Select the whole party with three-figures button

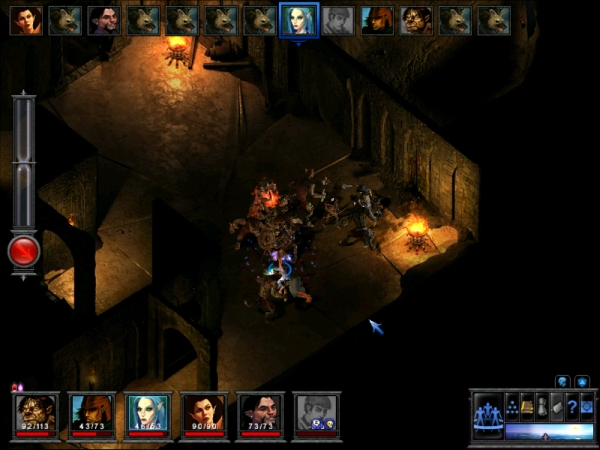[487, 414]
